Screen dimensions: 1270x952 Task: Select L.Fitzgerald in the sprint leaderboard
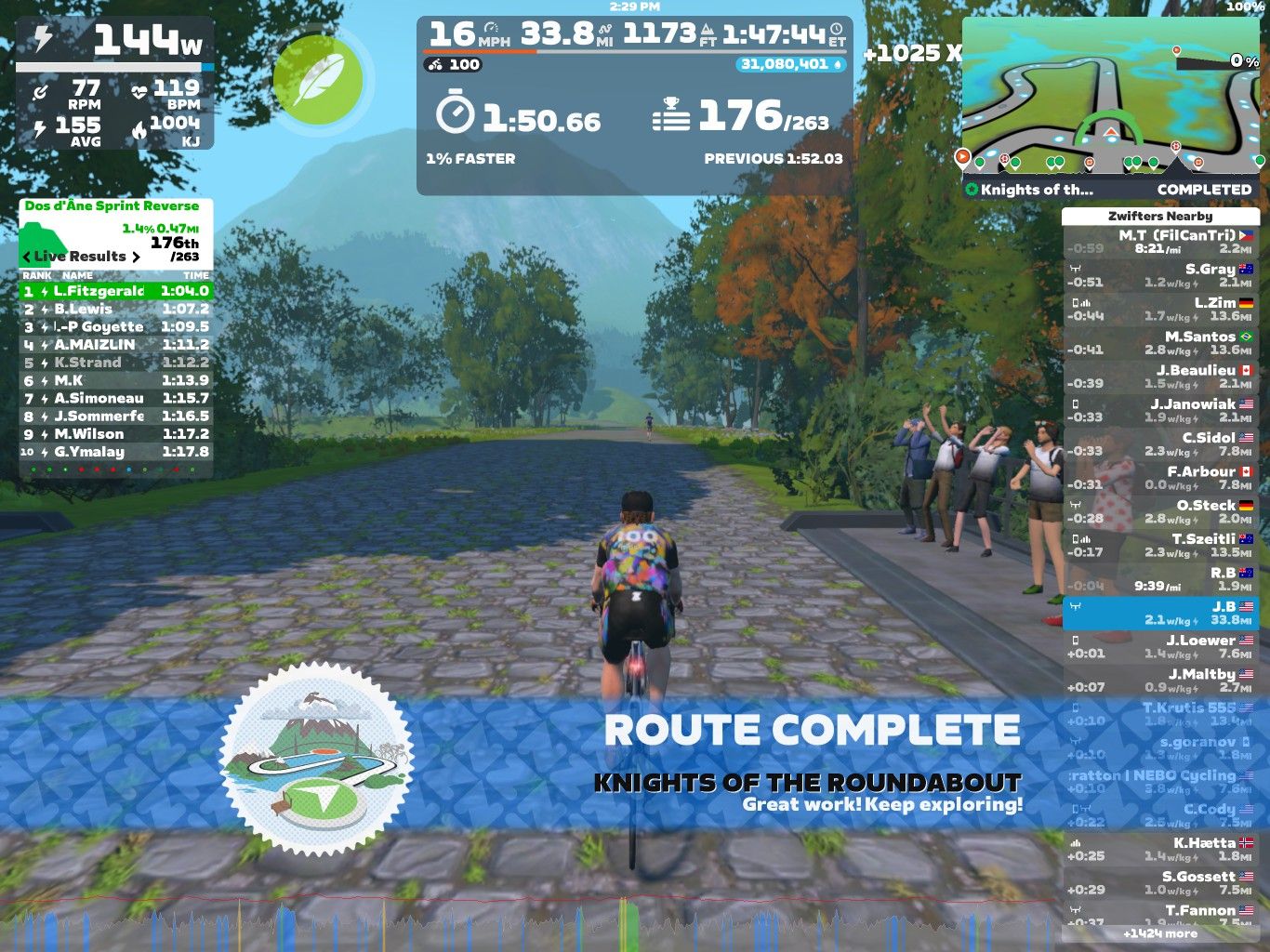pyautogui.click(x=116, y=291)
